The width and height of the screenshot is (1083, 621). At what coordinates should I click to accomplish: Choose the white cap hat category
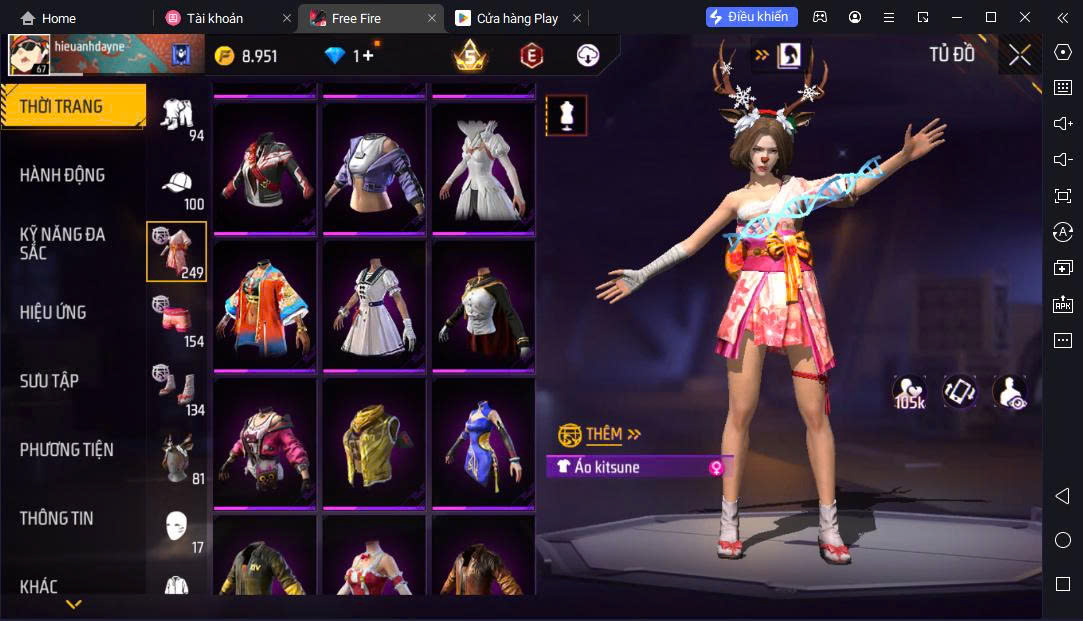pos(177,188)
